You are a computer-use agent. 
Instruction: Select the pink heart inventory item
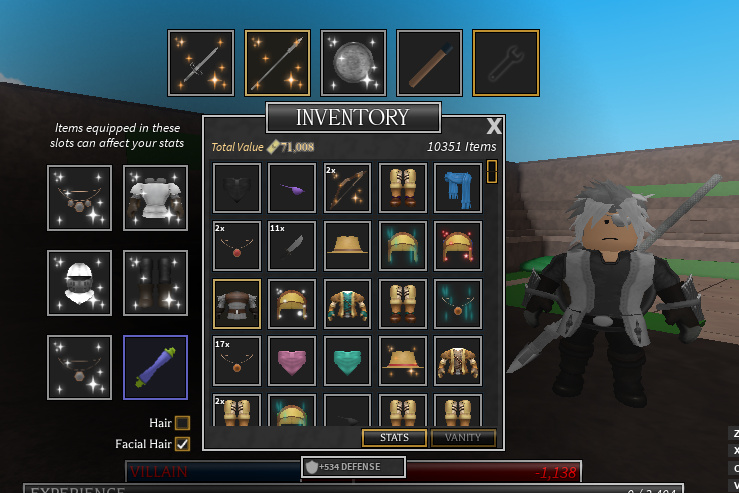[292, 361]
